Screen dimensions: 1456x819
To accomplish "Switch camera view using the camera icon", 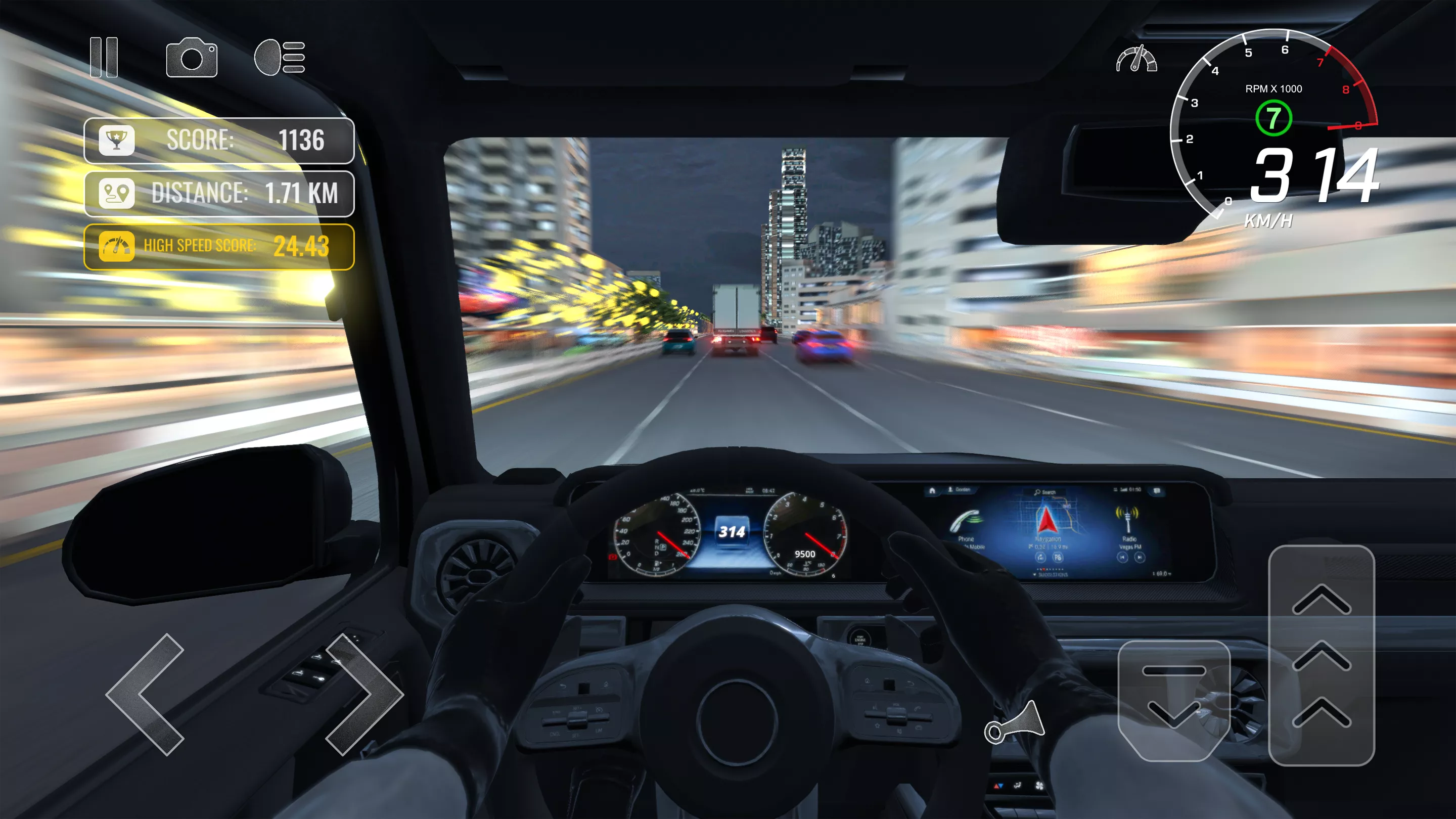I will (x=192, y=58).
